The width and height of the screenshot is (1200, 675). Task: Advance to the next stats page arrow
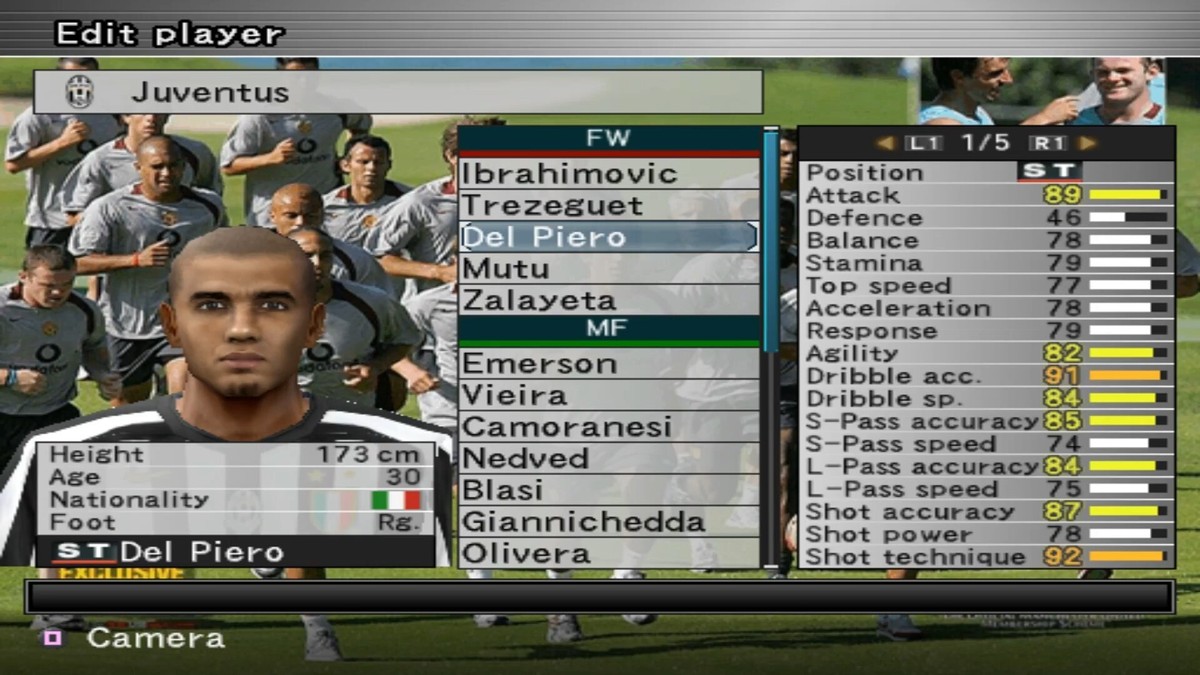pos(1088,143)
